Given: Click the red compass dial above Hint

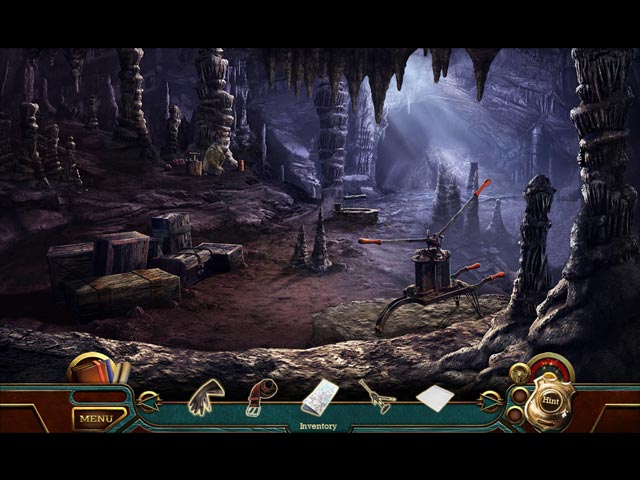Looking at the screenshot, I should [550, 367].
